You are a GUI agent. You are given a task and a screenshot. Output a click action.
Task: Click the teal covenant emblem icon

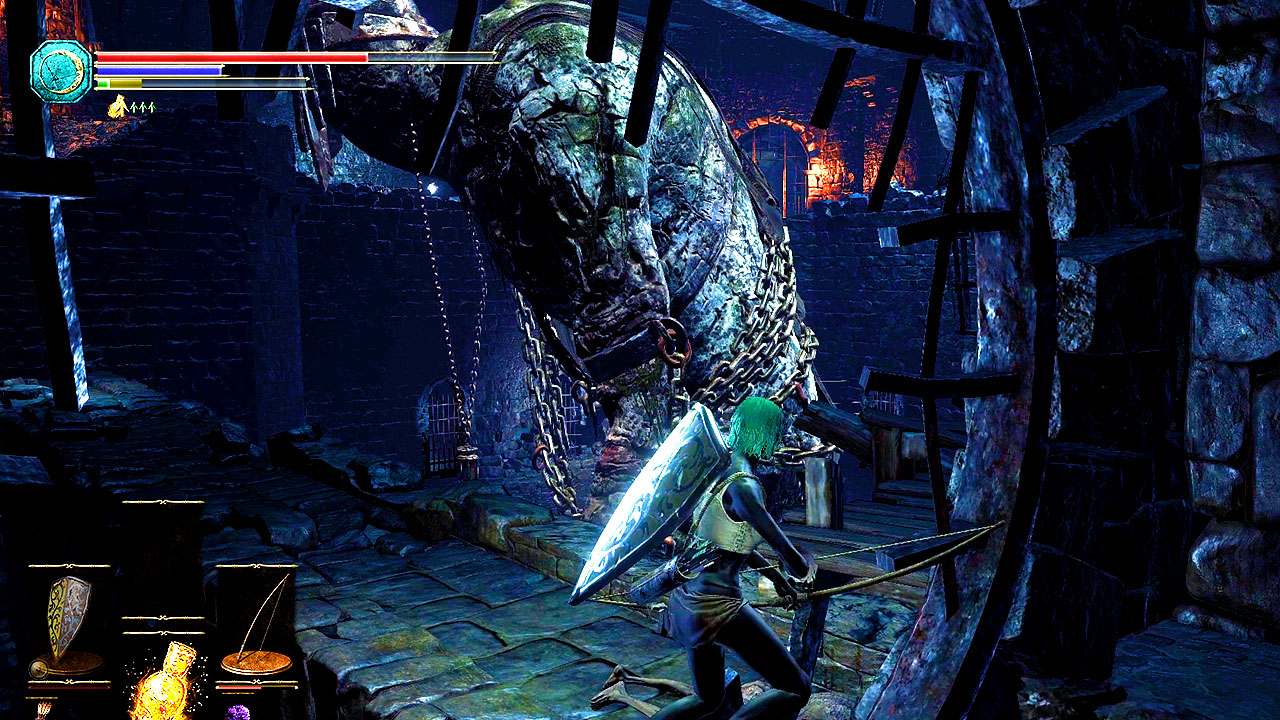pos(61,71)
